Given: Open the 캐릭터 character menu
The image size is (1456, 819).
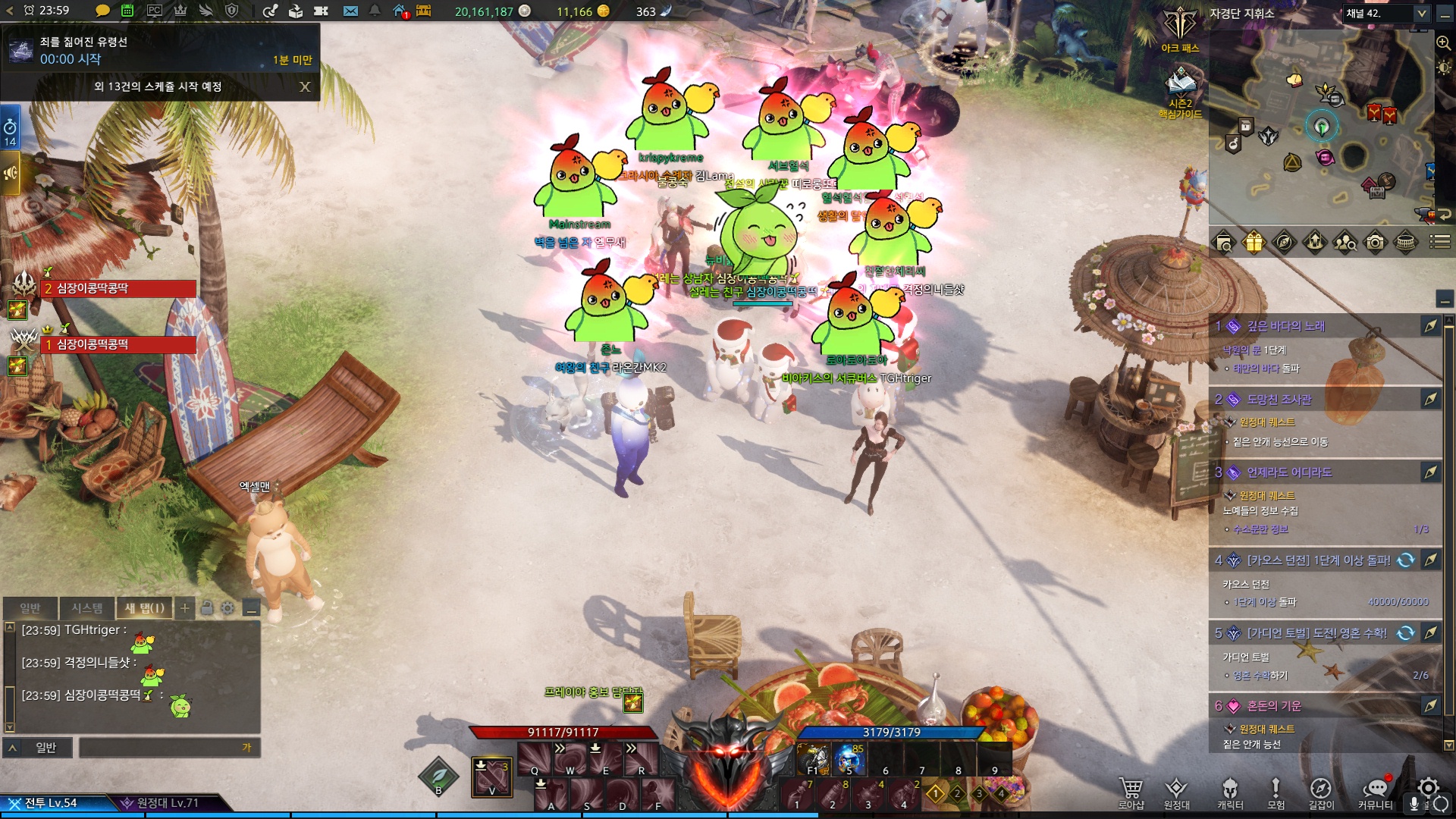Looking at the screenshot, I should point(1230,792).
